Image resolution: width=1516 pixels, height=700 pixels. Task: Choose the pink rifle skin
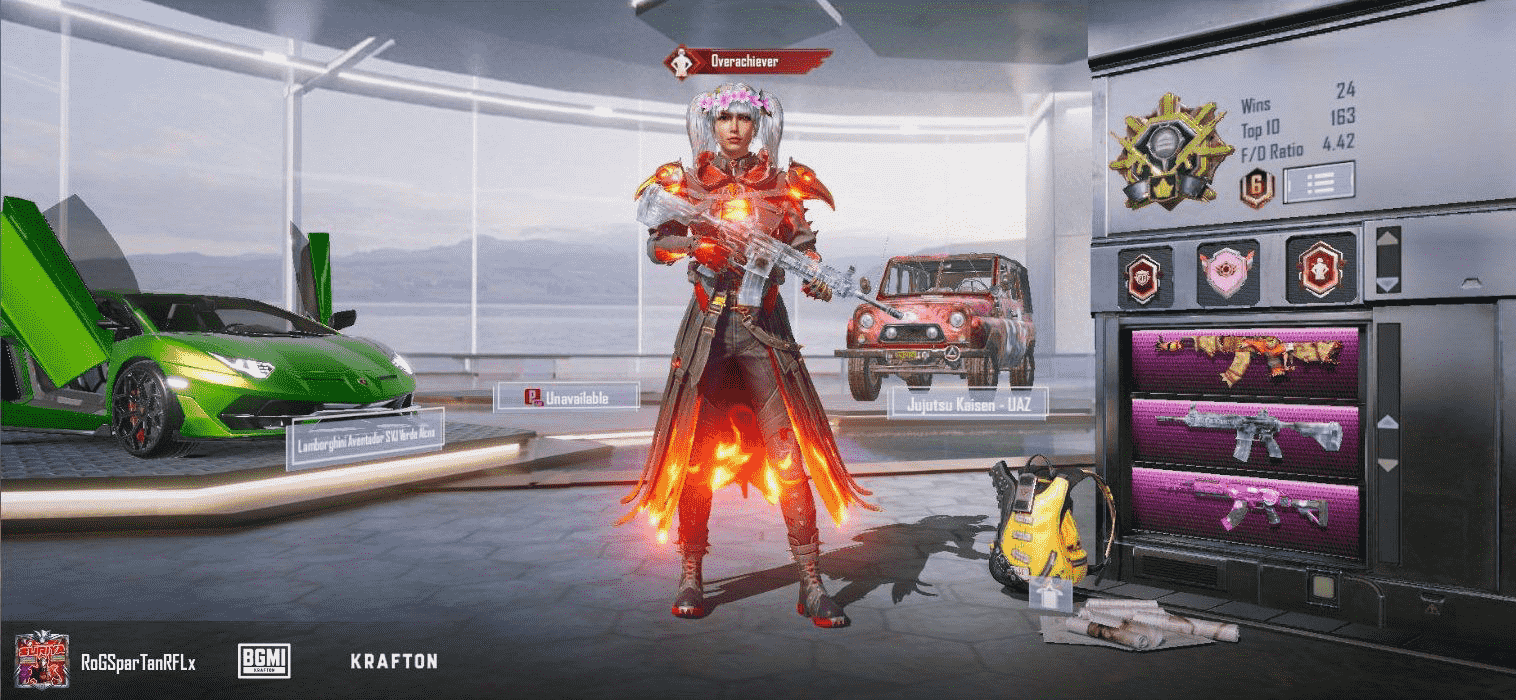click(x=1246, y=504)
